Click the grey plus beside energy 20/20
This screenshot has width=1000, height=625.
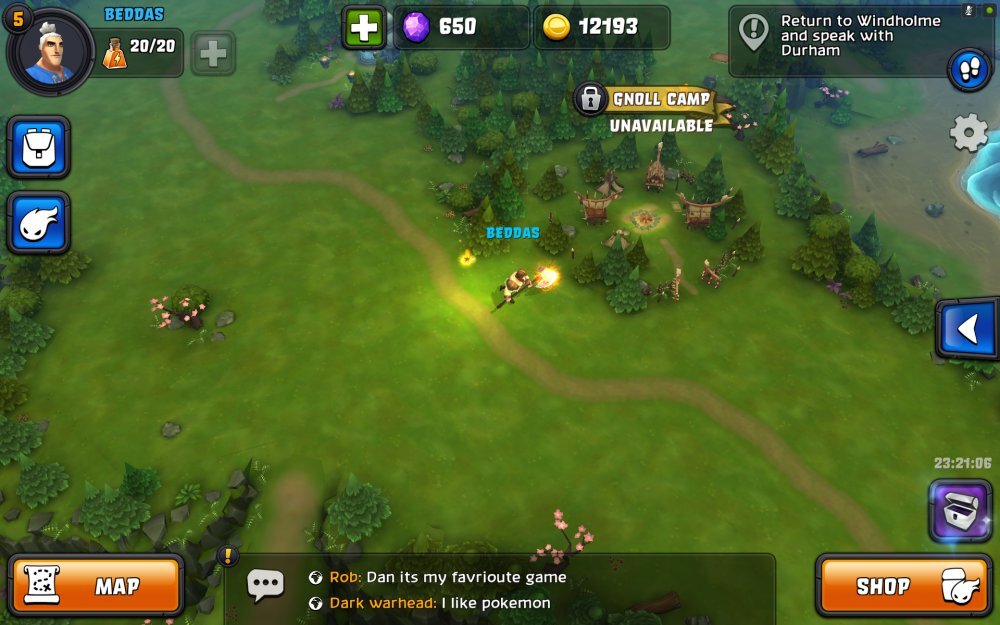[213, 54]
